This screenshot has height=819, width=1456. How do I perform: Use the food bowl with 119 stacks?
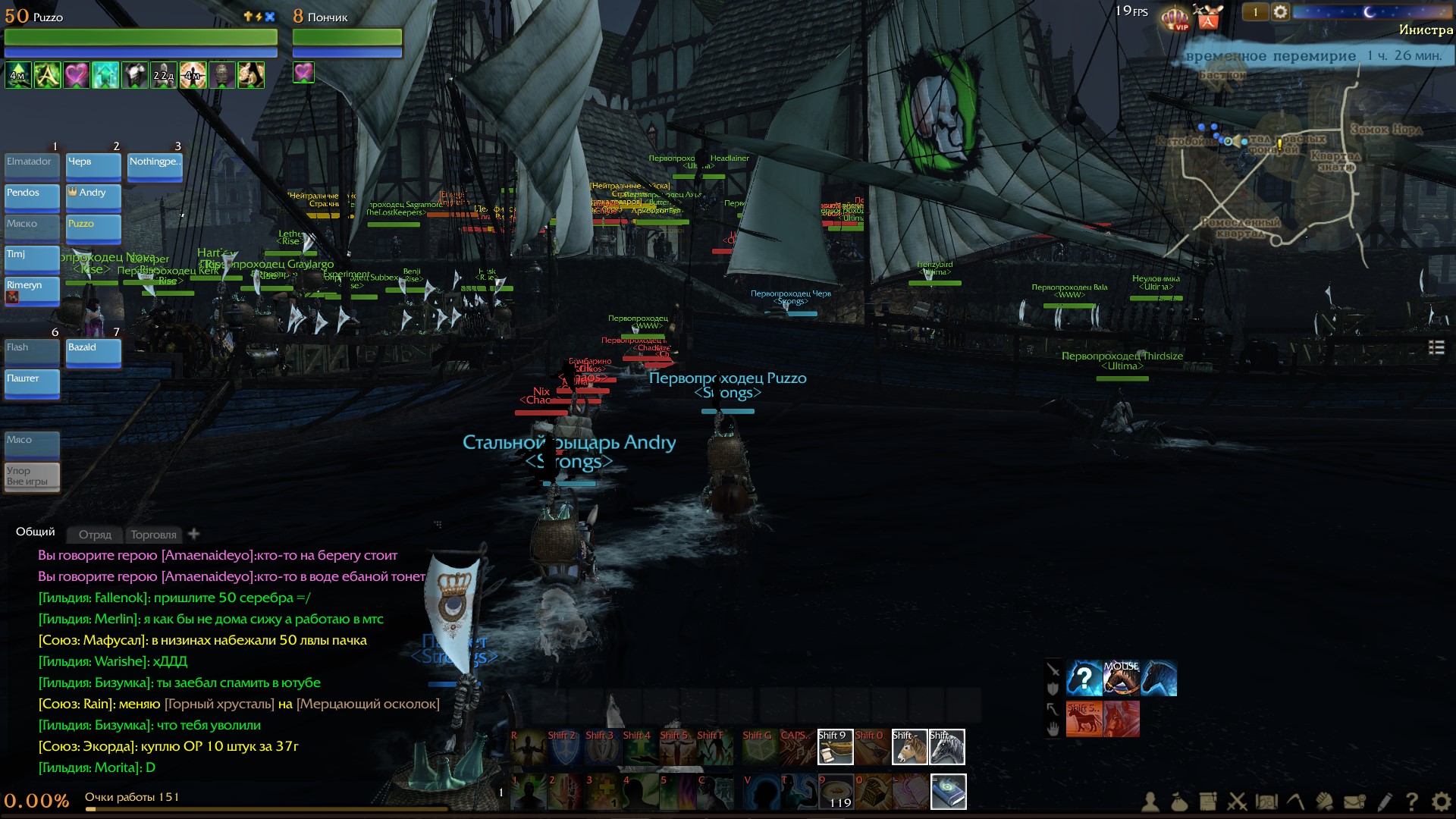point(836,792)
